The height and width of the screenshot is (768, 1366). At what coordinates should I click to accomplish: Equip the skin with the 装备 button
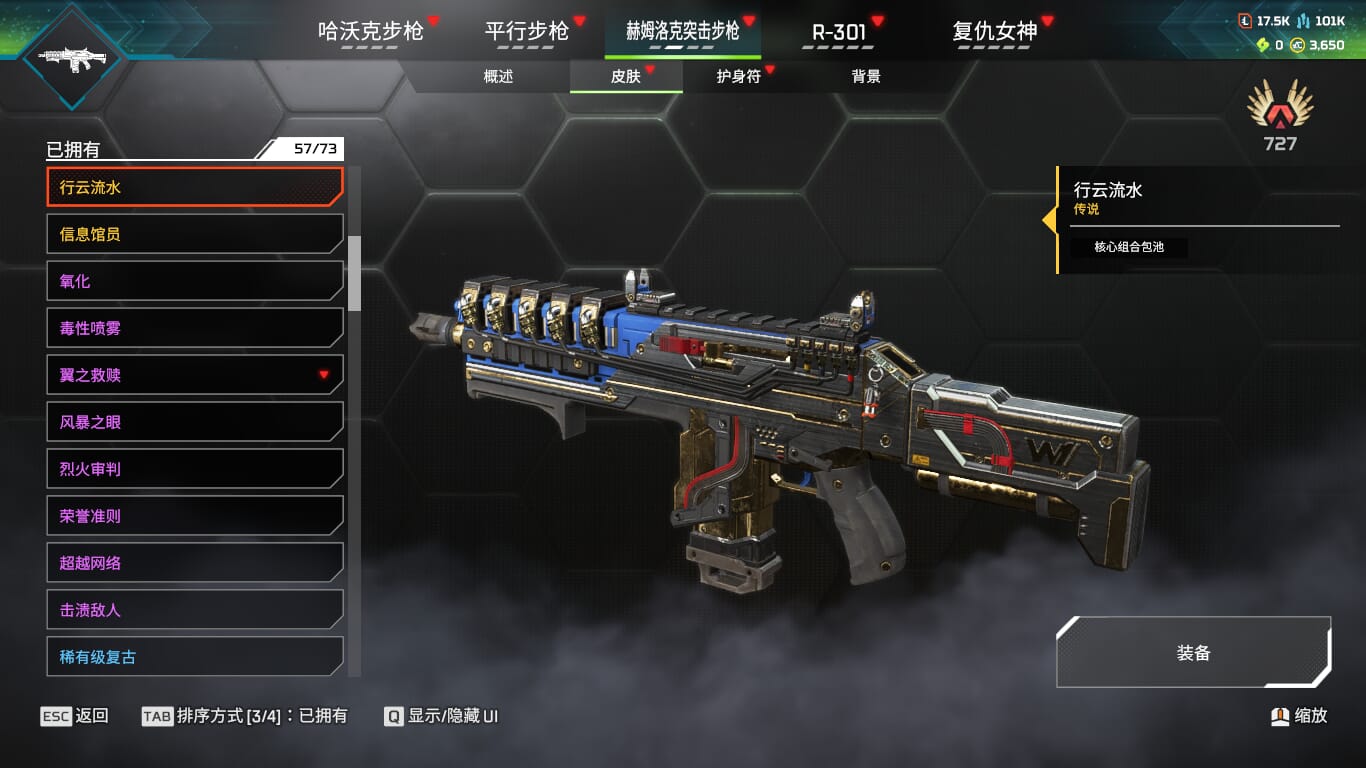(1193, 653)
